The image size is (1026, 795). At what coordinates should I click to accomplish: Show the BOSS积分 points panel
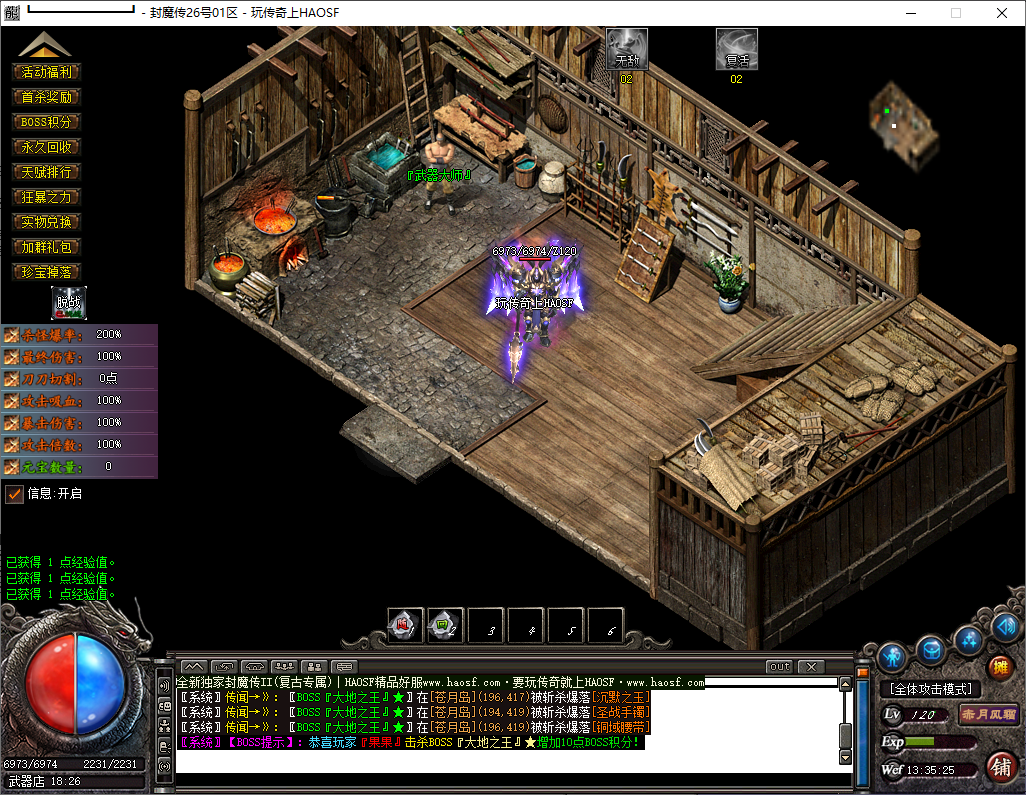tap(46, 122)
